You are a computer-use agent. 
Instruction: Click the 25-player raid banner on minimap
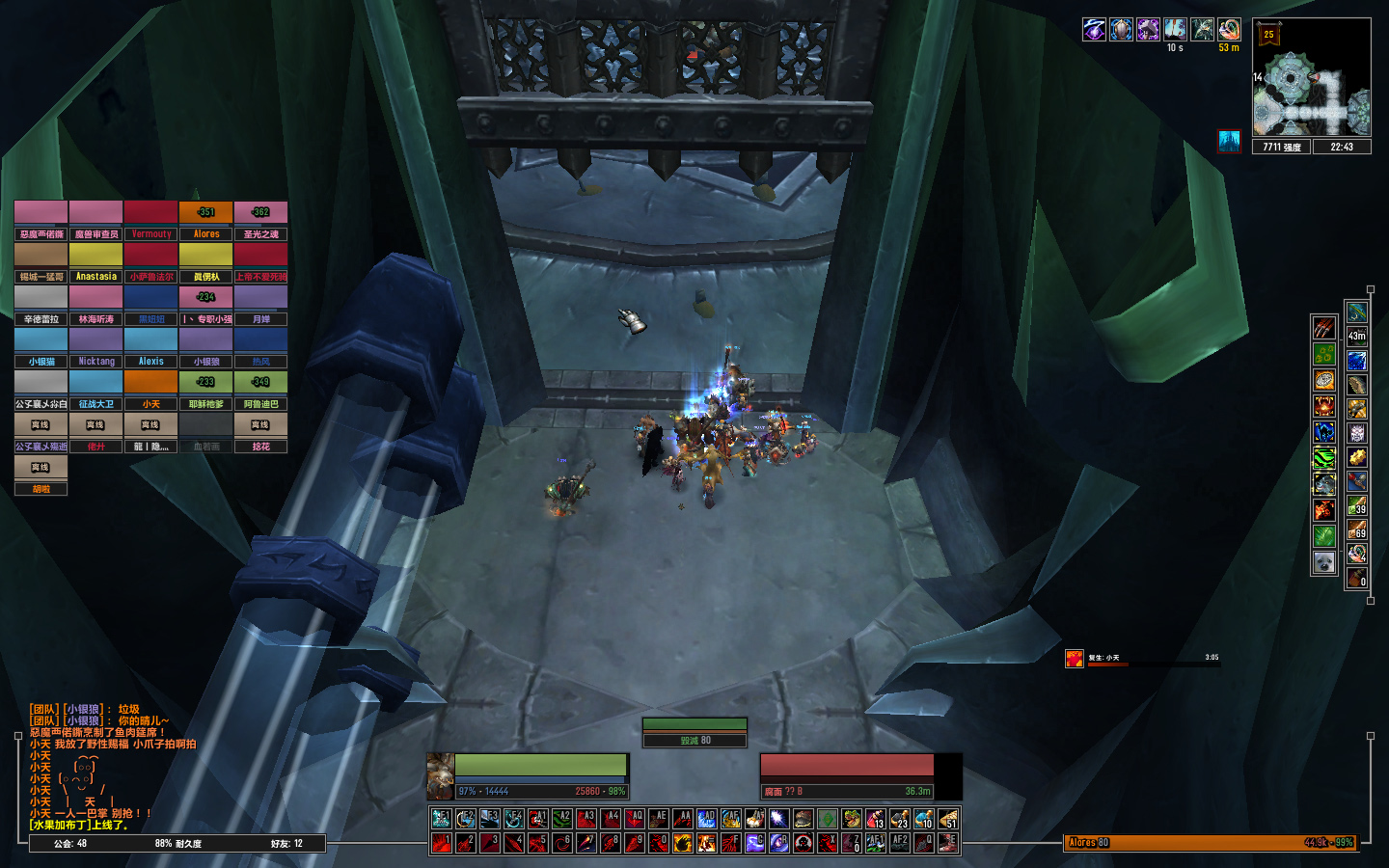(1268, 35)
